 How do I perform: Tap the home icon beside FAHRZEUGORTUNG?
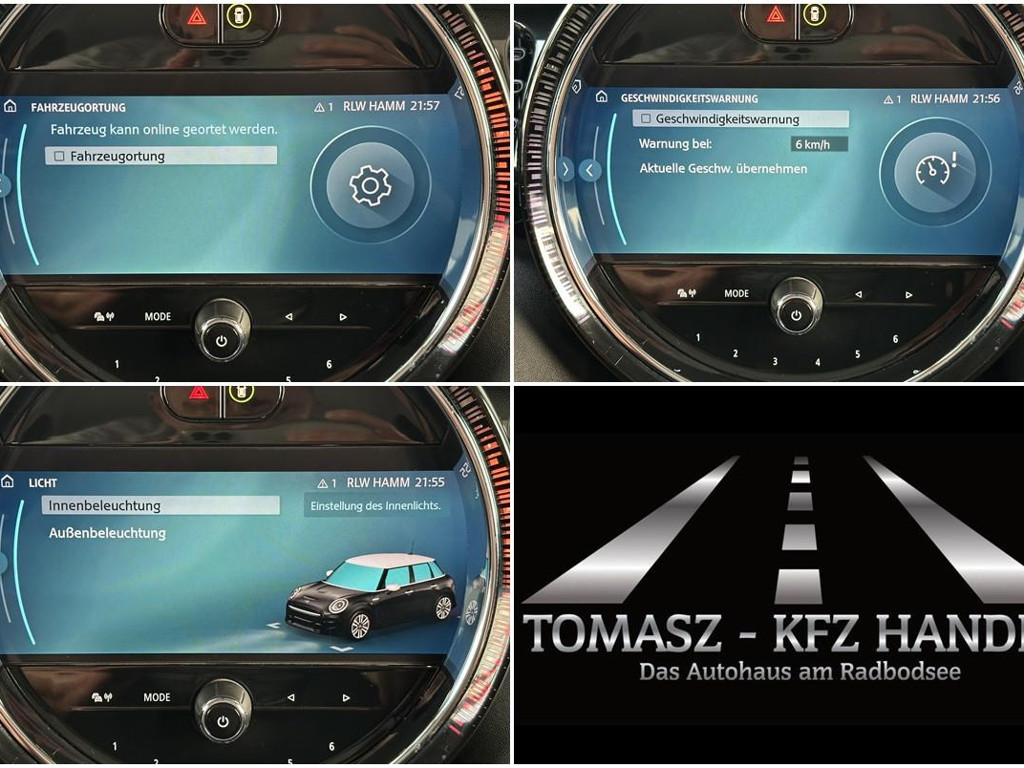pos(11,106)
